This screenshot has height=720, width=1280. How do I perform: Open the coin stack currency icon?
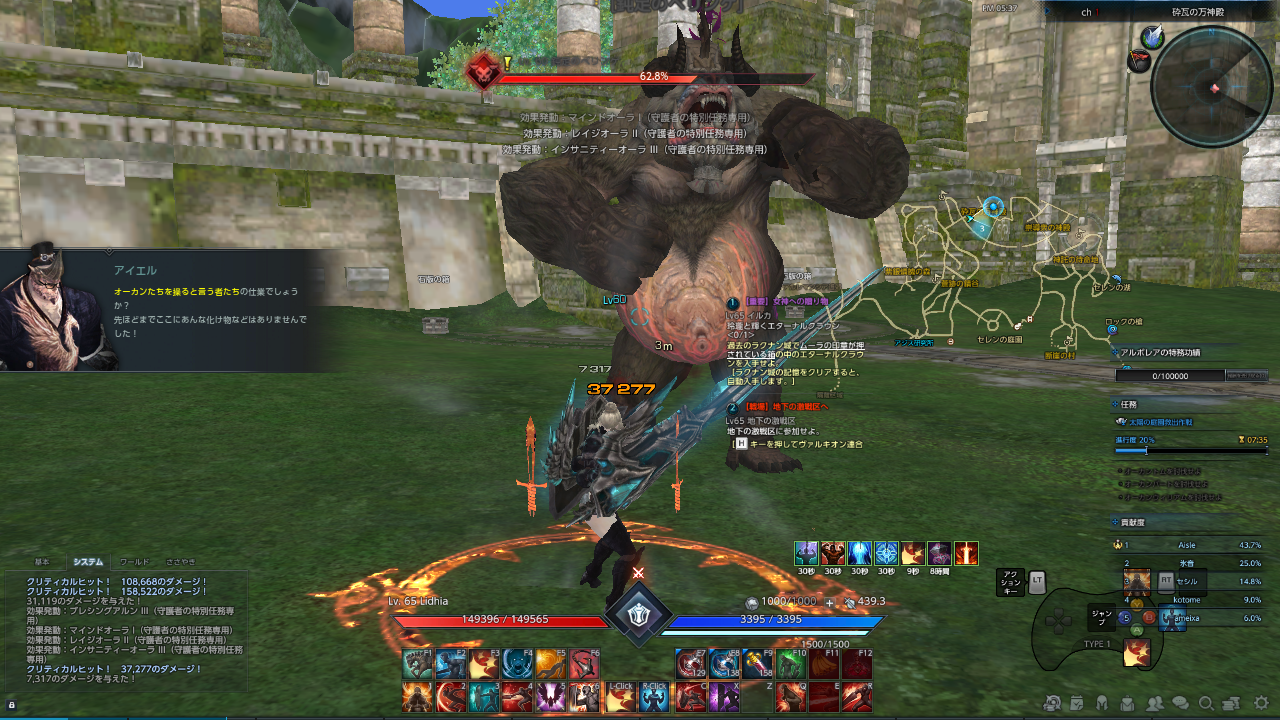1230,704
